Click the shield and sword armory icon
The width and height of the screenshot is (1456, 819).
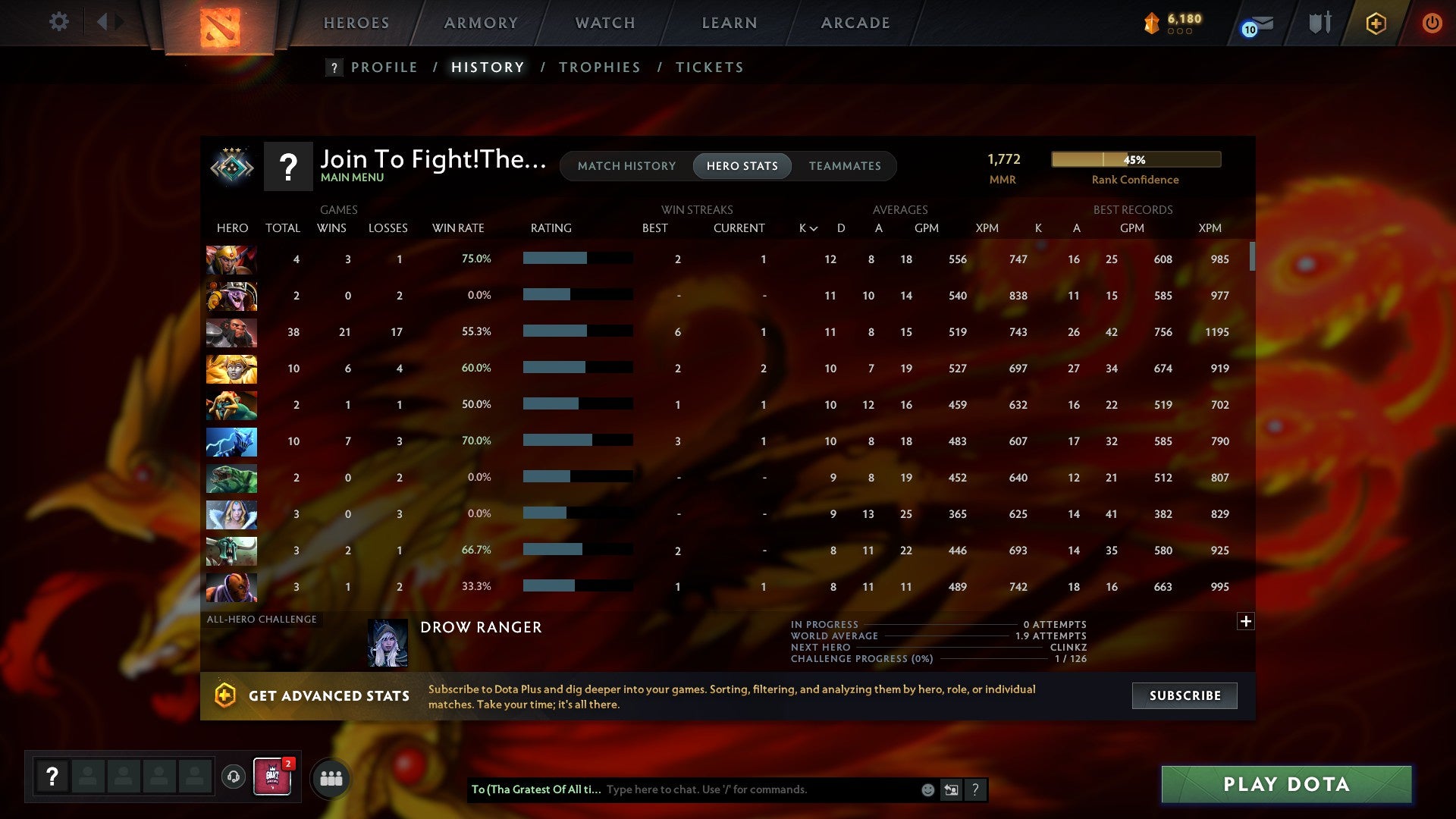click(1319, 23)
